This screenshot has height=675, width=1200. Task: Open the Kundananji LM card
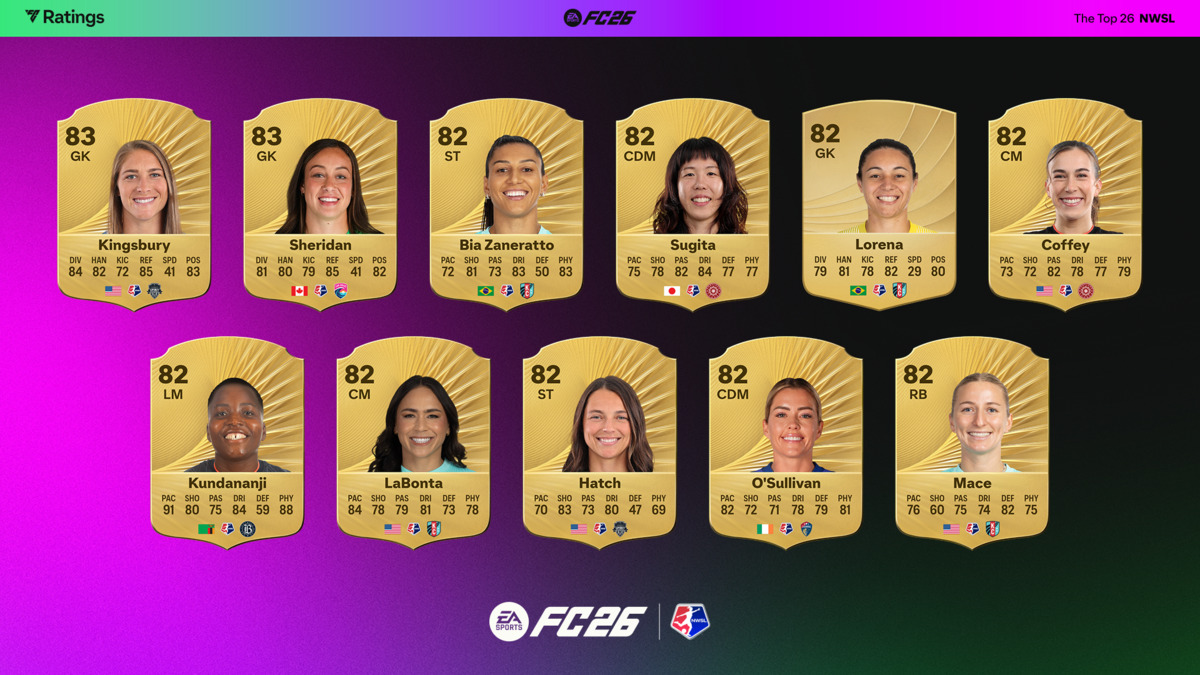point(227,440)
